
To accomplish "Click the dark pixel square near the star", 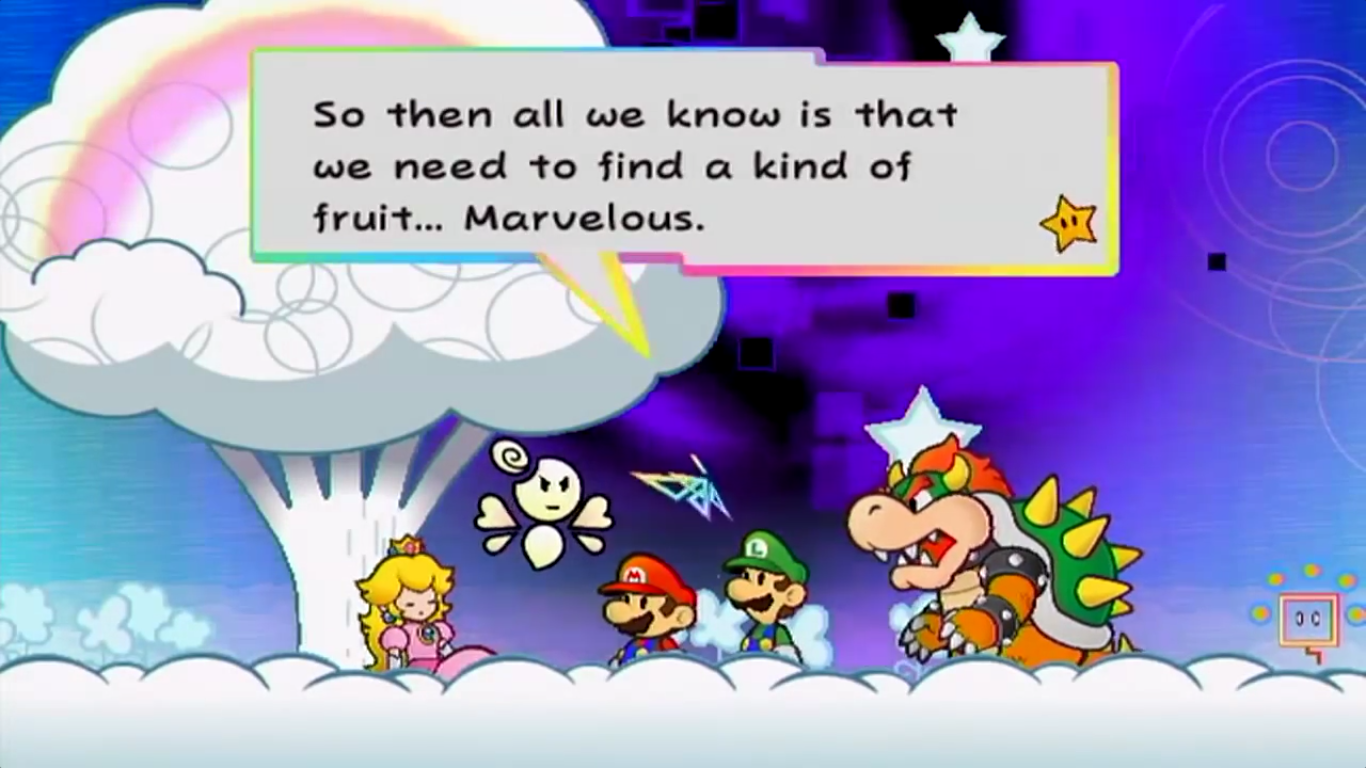I will click(1216, 262).
